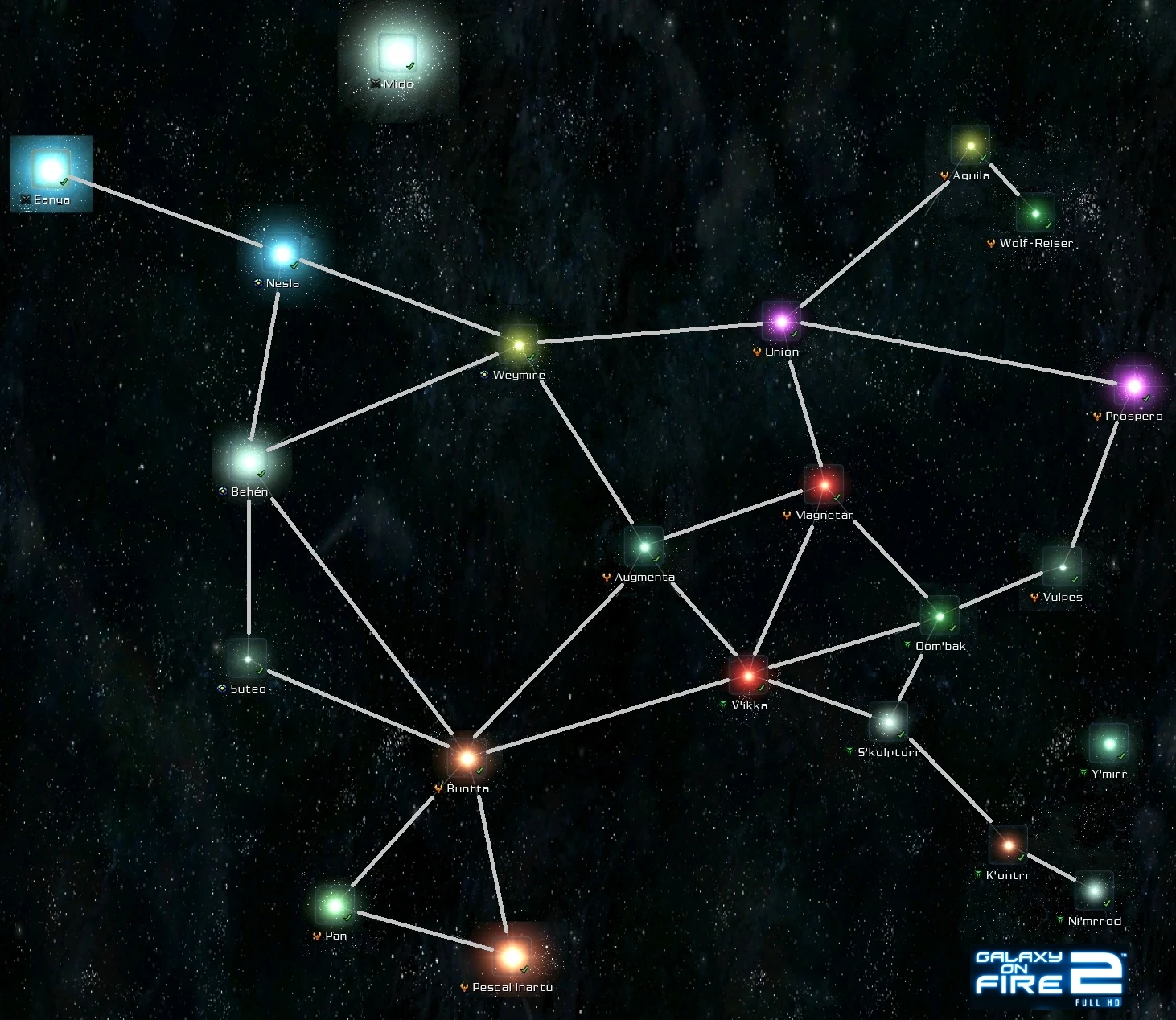Screen dimensions: 1176x1020
Task: Select the Pescal Inartu system
Action: [x=512, y=956]
